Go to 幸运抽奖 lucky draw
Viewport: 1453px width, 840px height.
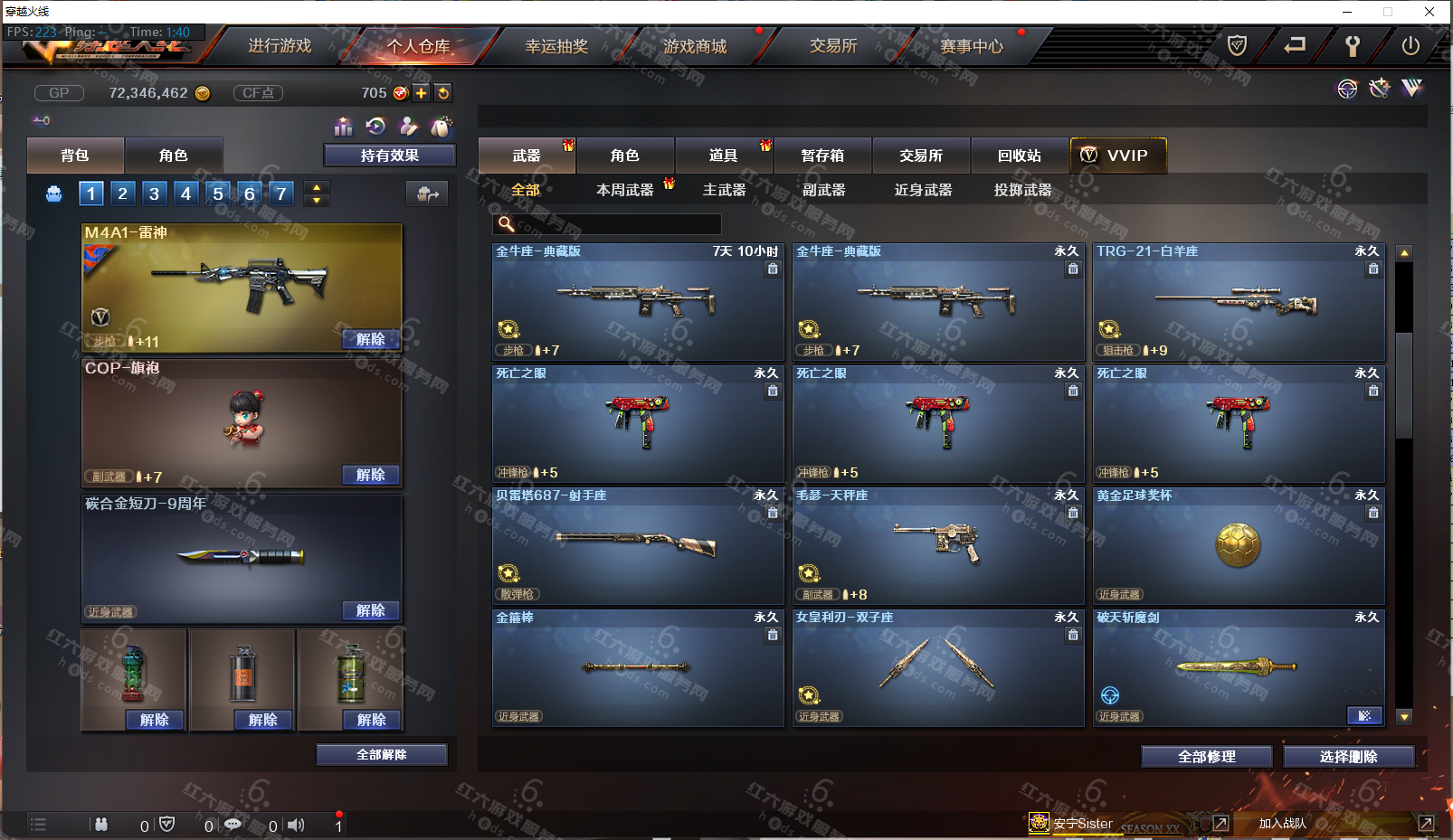[x=556, y=46]
